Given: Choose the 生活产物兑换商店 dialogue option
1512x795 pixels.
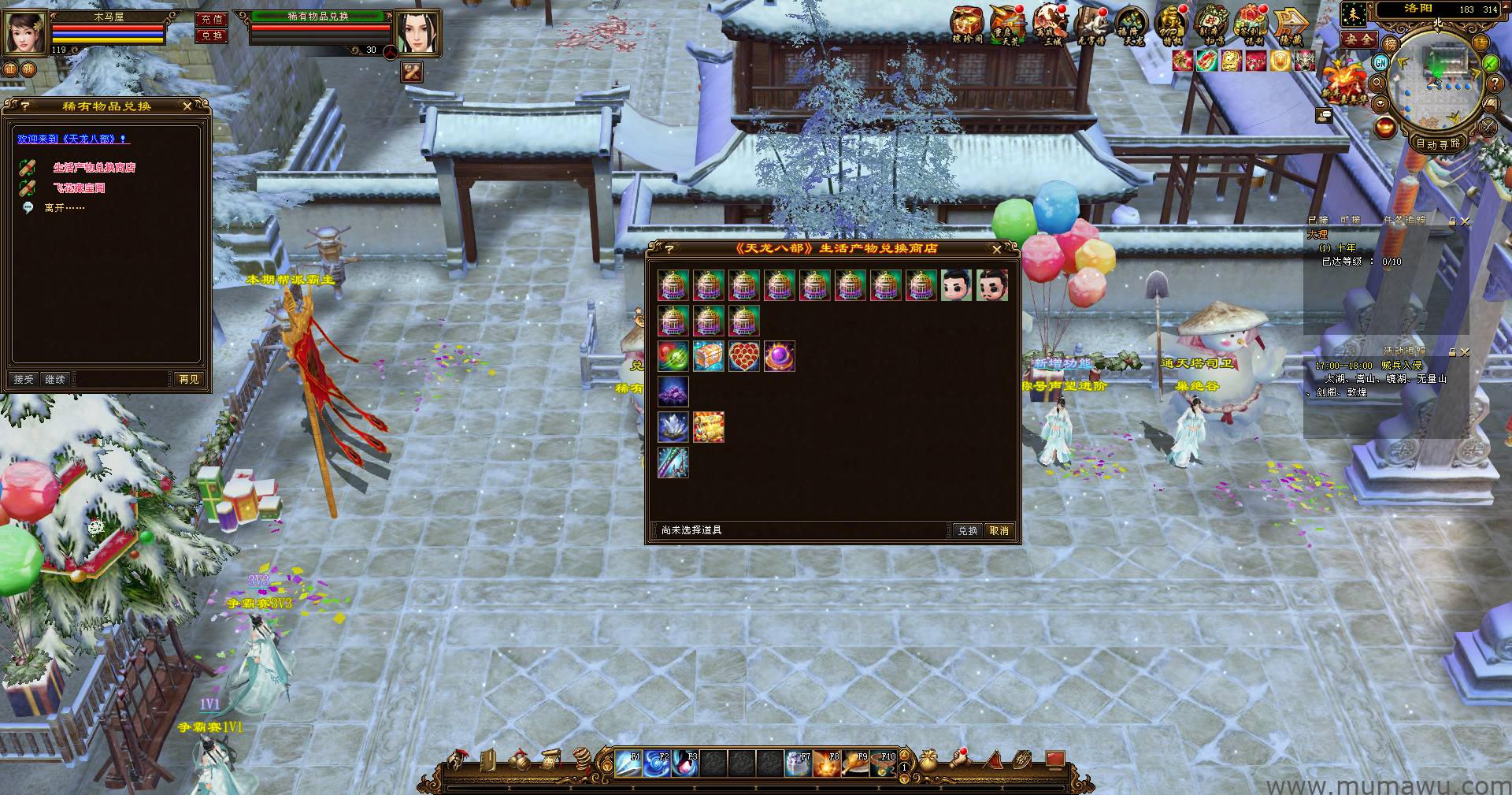Looking at the screenshot, I should click(x=94, y=168).
